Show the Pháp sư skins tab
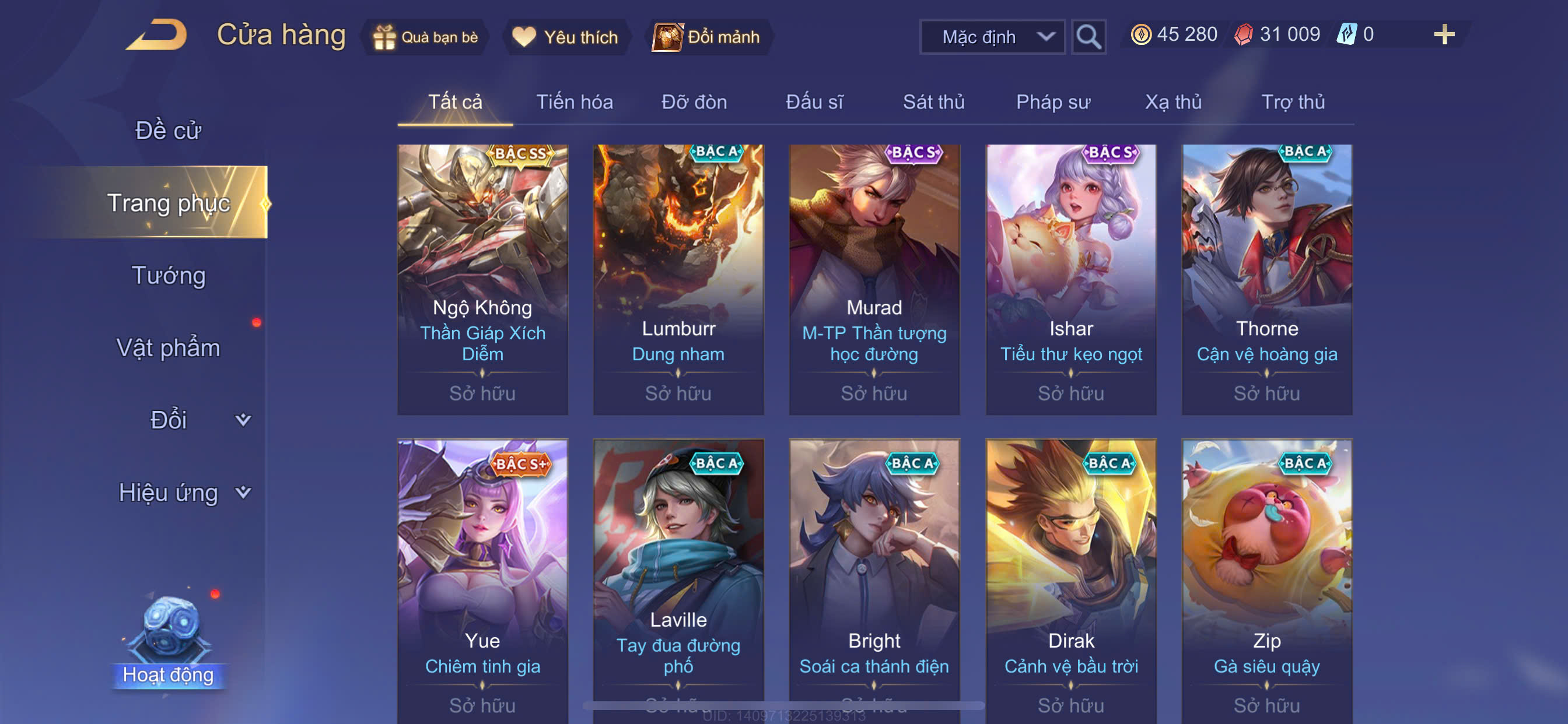The image size is (1568, 724). point(1052,102)
